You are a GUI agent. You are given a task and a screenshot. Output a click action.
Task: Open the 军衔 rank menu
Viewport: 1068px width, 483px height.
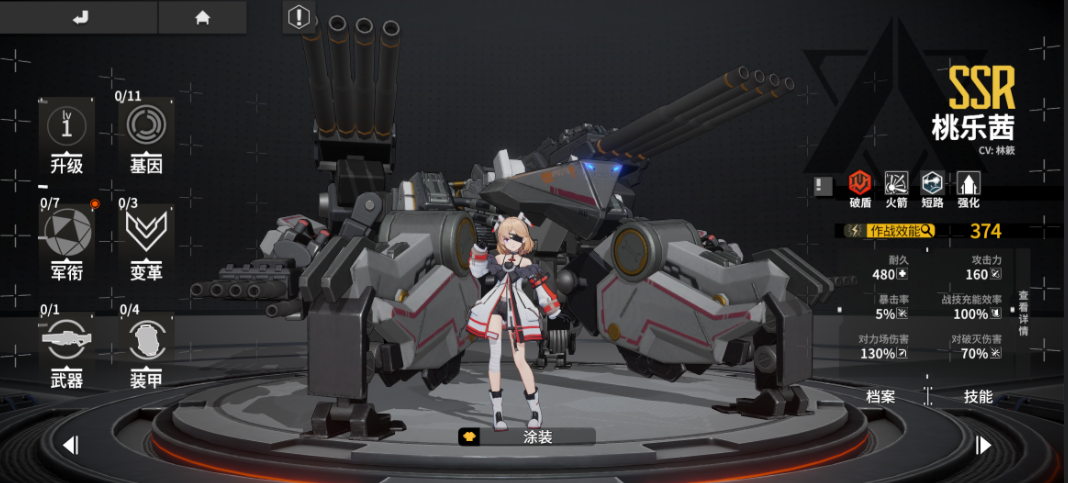[67, 245]
